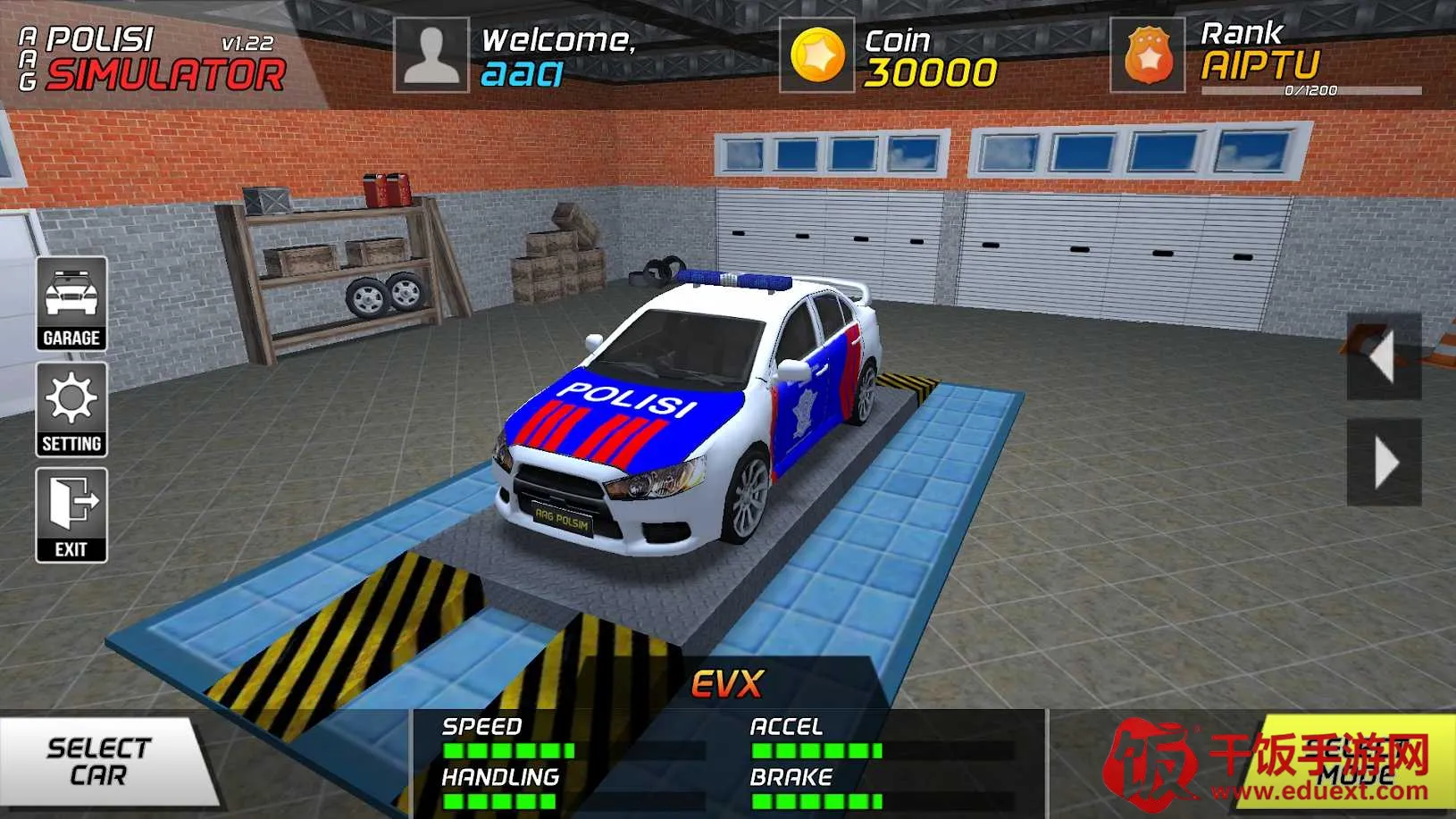Open the Setting gear menu
Screen dimensions: 1456x819
[x=71, y=409]
